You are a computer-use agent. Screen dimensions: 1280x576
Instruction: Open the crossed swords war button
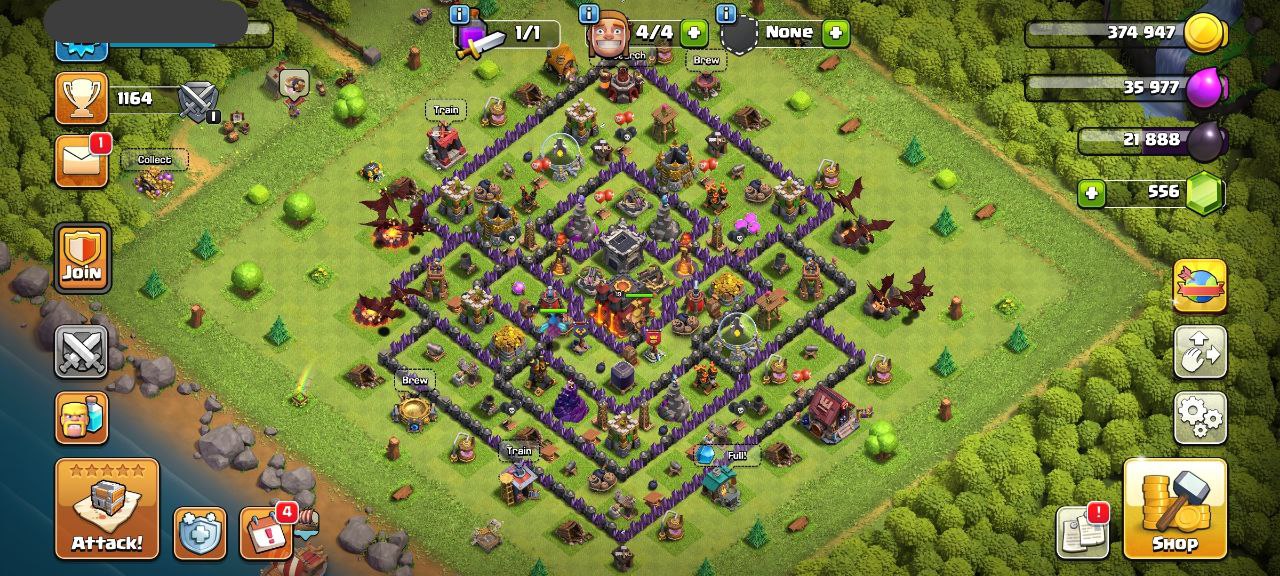click(82, 351)
